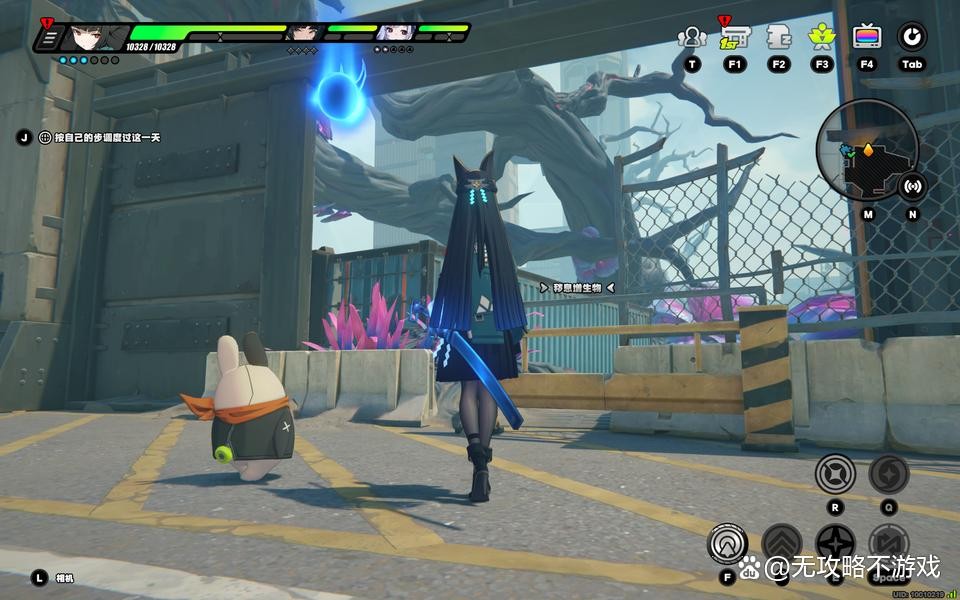
Task: Open the circular quick-access wheel icon
Action: (x=911, y=38)
